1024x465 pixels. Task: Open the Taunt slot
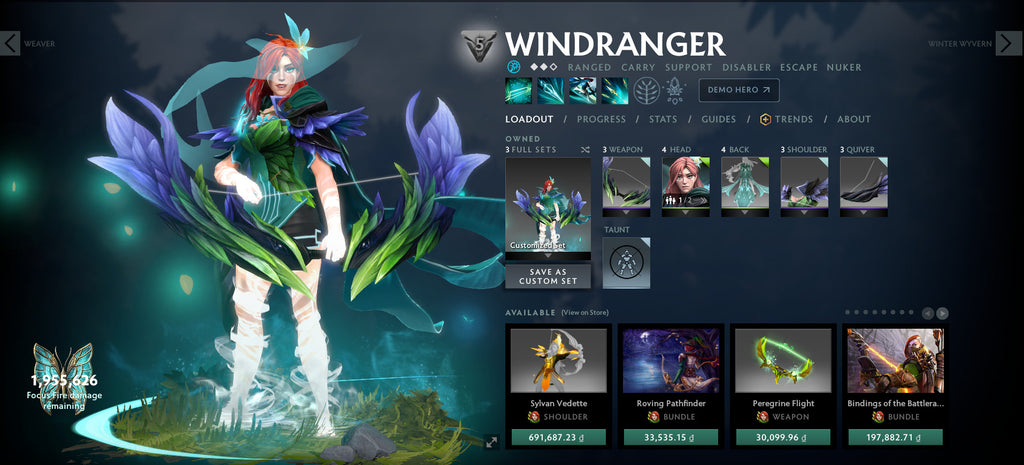click(626, 262)
